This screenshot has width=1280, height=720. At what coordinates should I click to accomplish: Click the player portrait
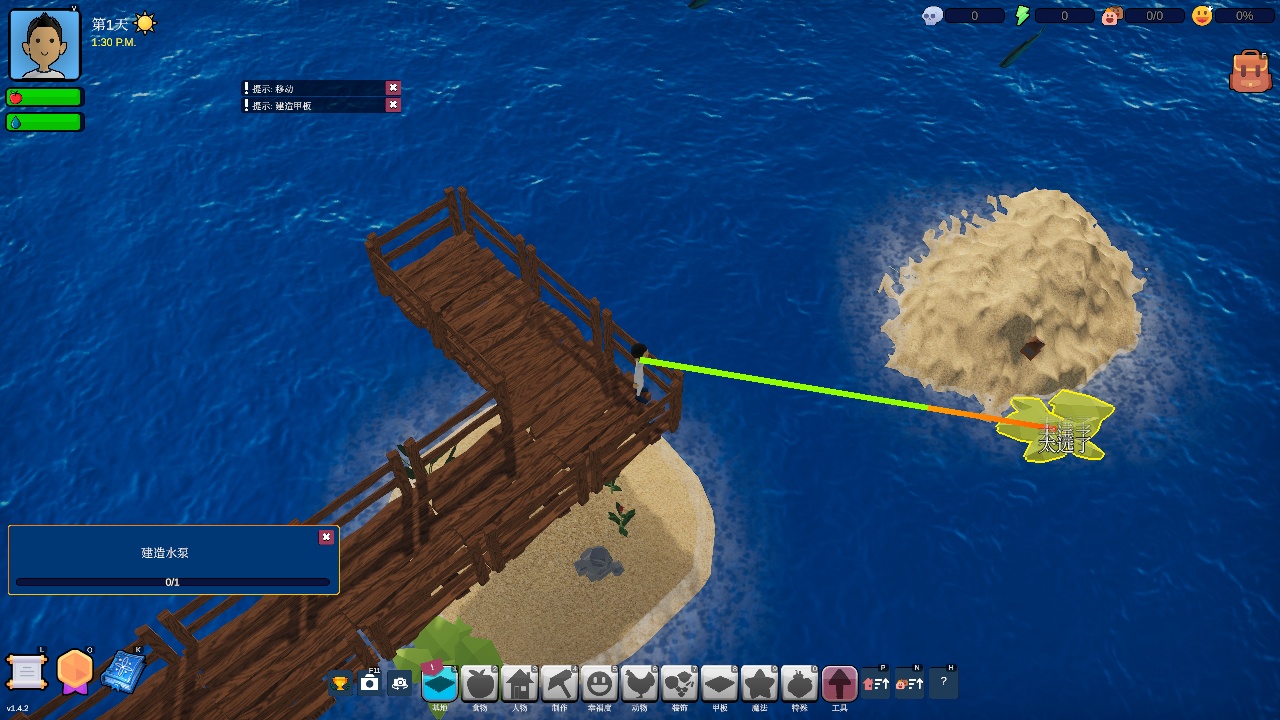pos(45,44)
